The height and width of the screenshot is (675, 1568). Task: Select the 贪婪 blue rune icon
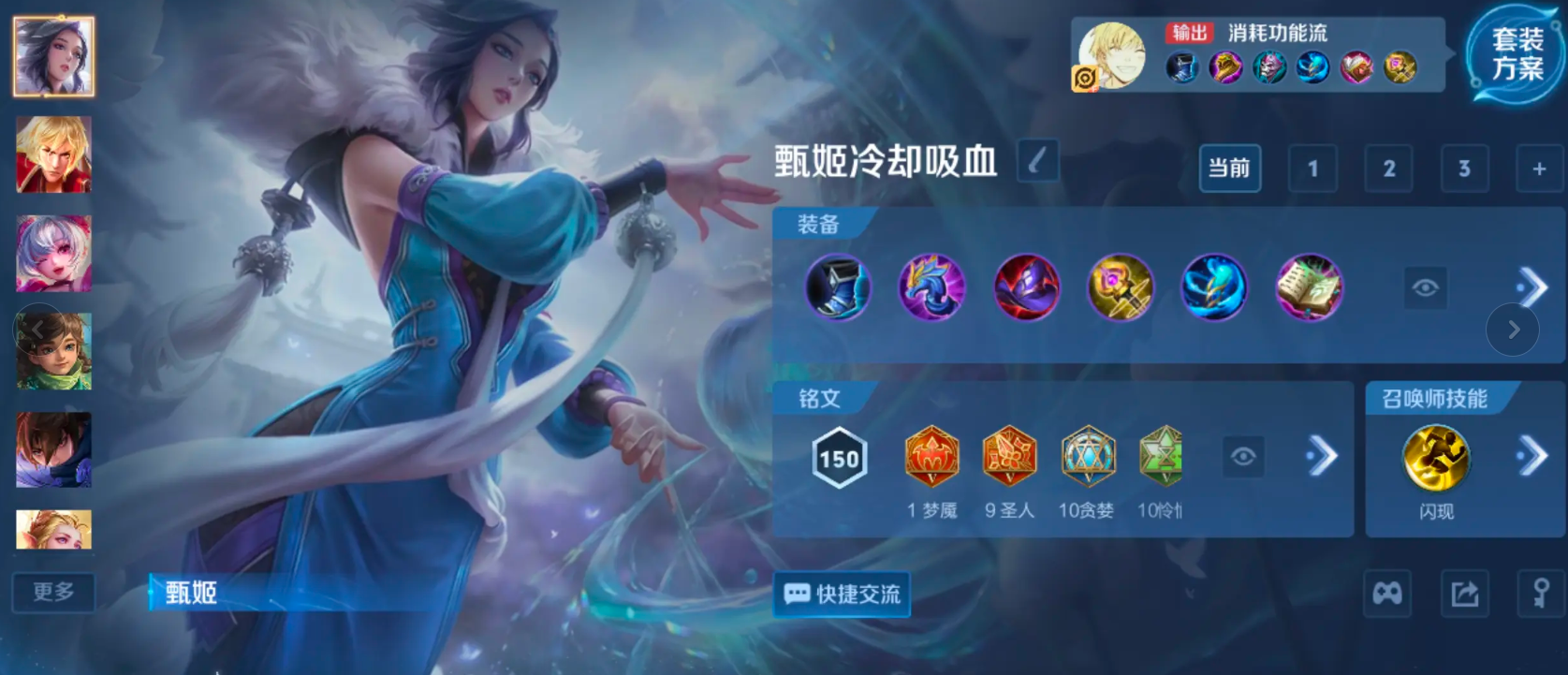[1087, 457]
